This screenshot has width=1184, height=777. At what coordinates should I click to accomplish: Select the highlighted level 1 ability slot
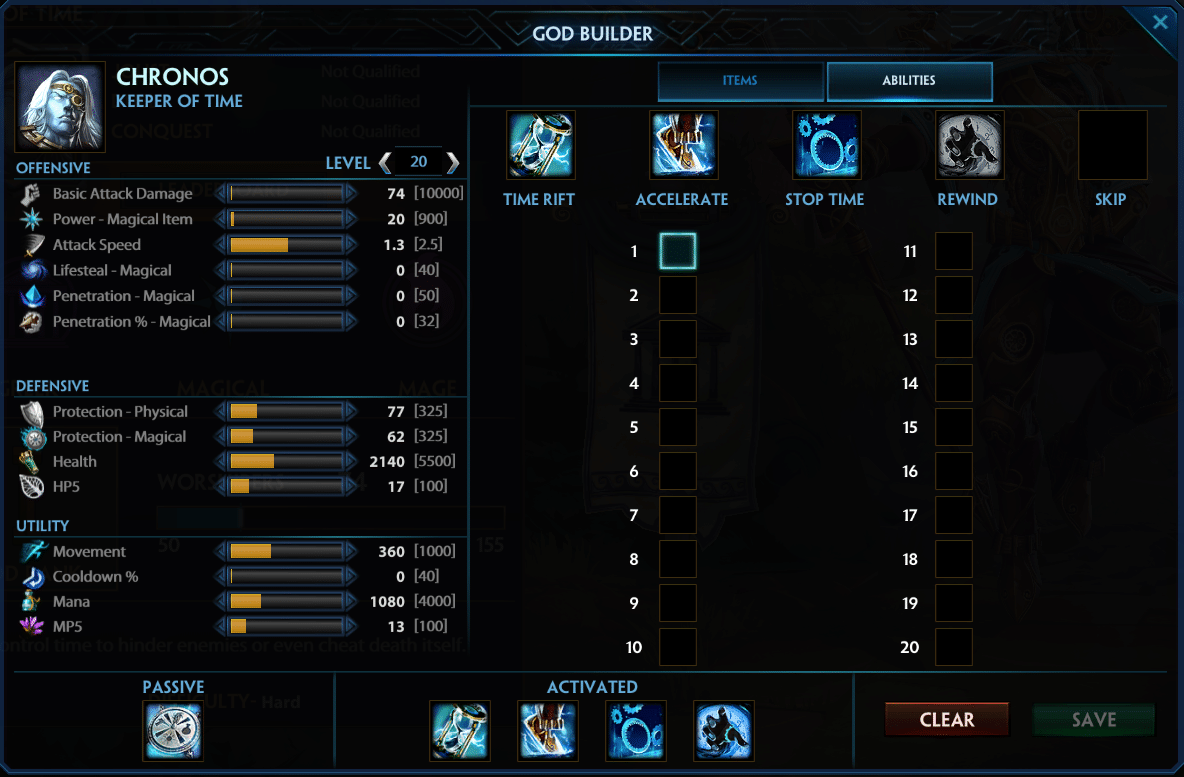pos(678,251)
